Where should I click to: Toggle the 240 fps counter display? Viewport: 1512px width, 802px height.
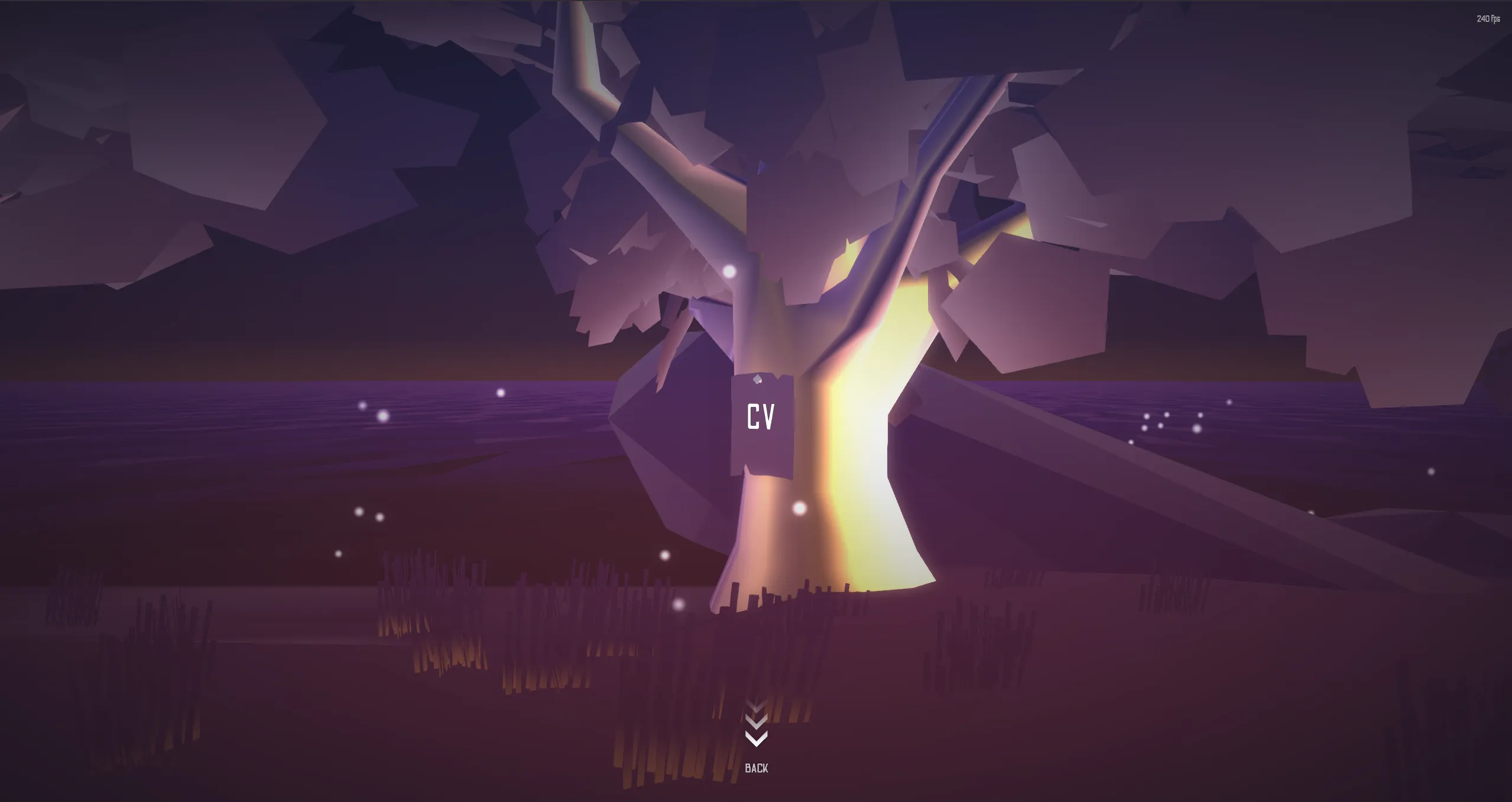[x=1487, y=19]
